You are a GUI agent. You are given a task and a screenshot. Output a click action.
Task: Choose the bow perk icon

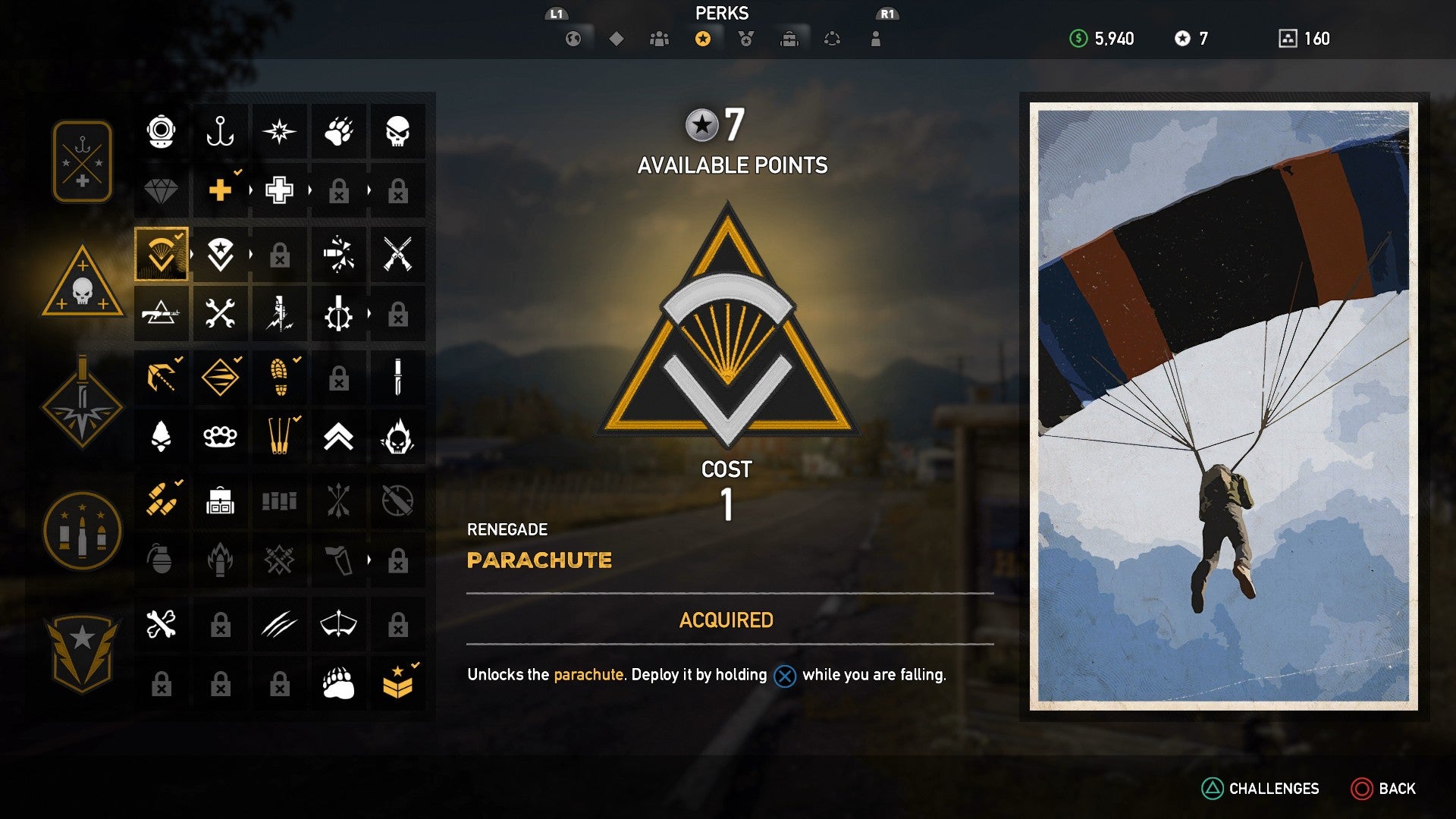[x=338, y=623]
